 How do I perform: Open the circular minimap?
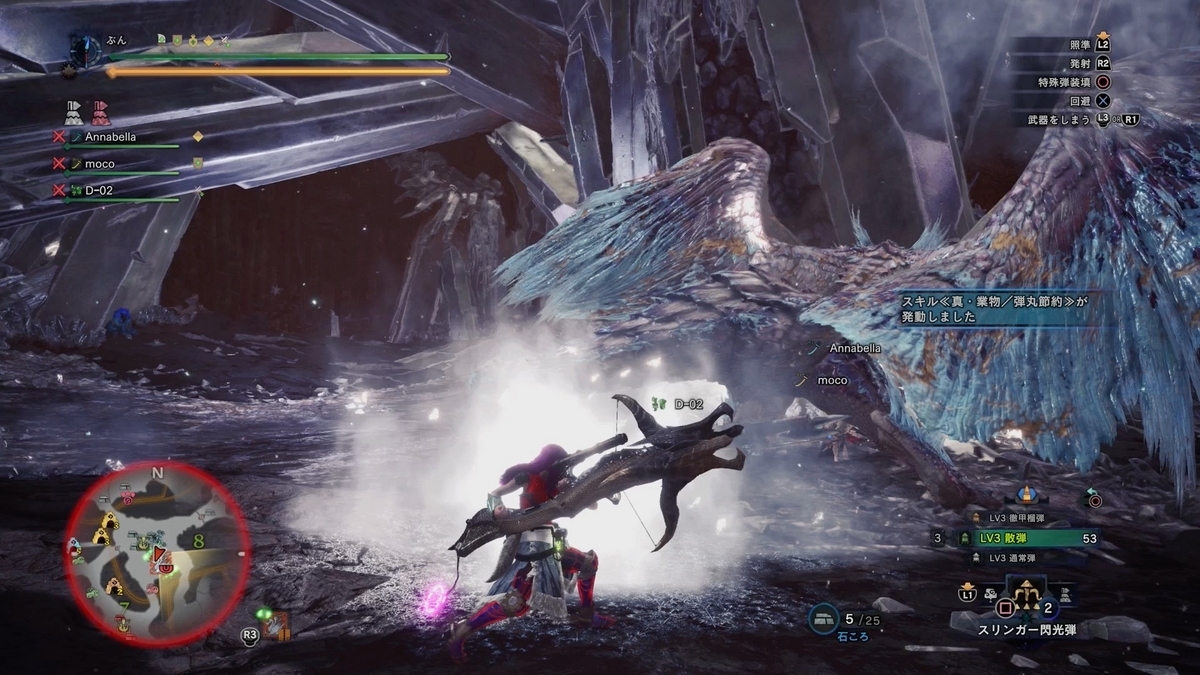pyautogui.click(x=157, y=553)
